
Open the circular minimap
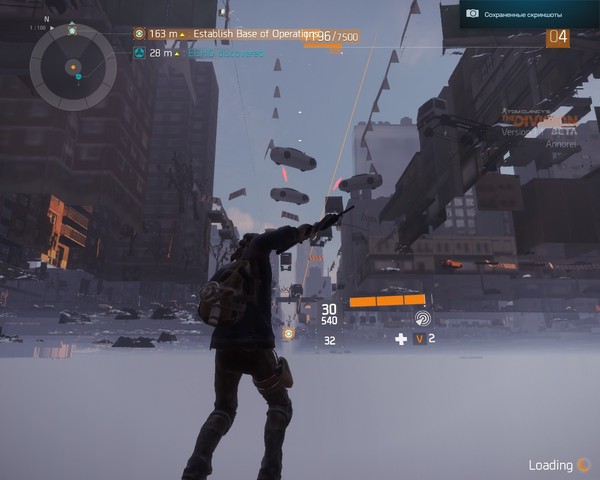coord(73,68)
